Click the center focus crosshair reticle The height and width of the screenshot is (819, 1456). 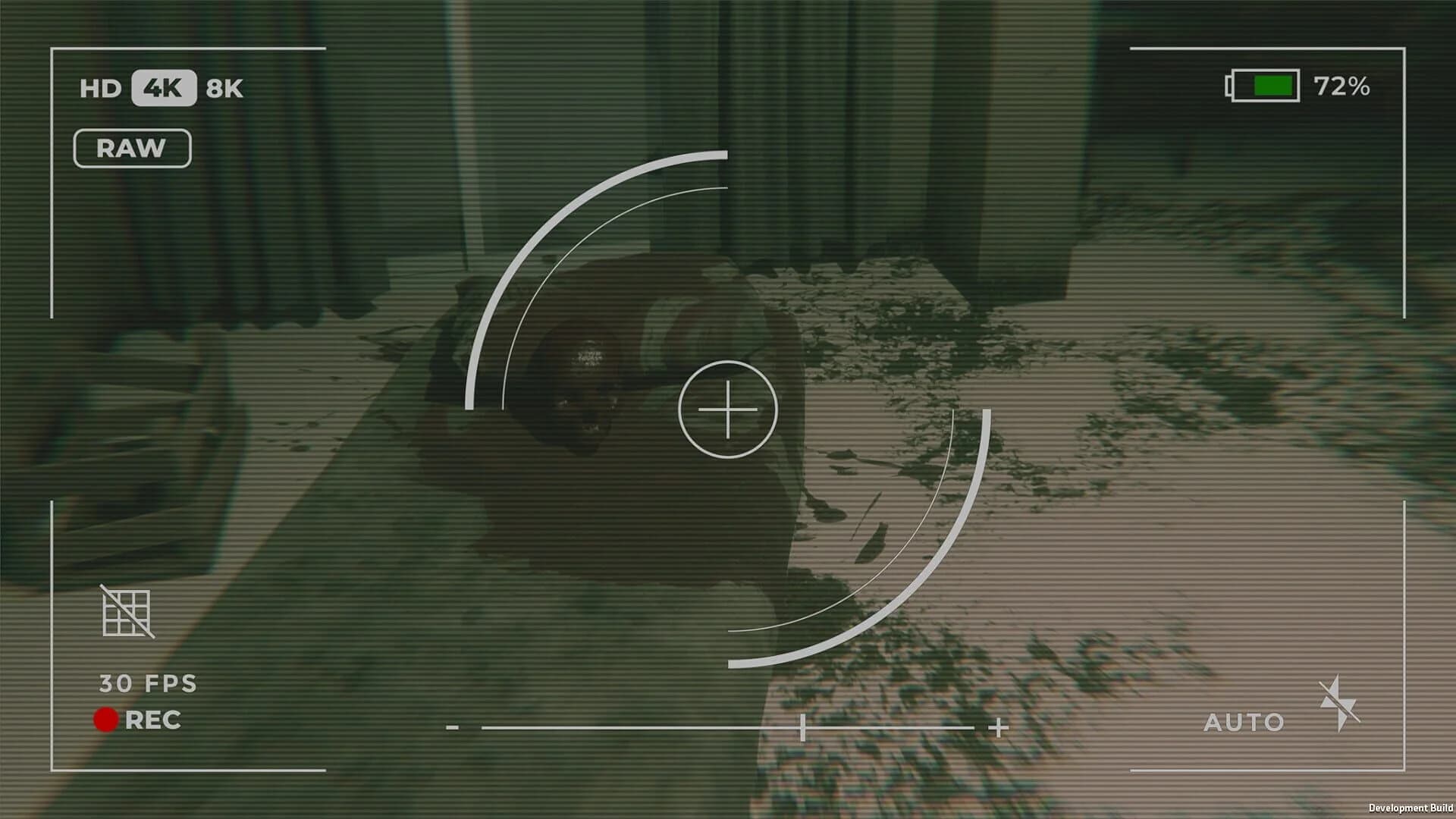[x=728, y=409]
